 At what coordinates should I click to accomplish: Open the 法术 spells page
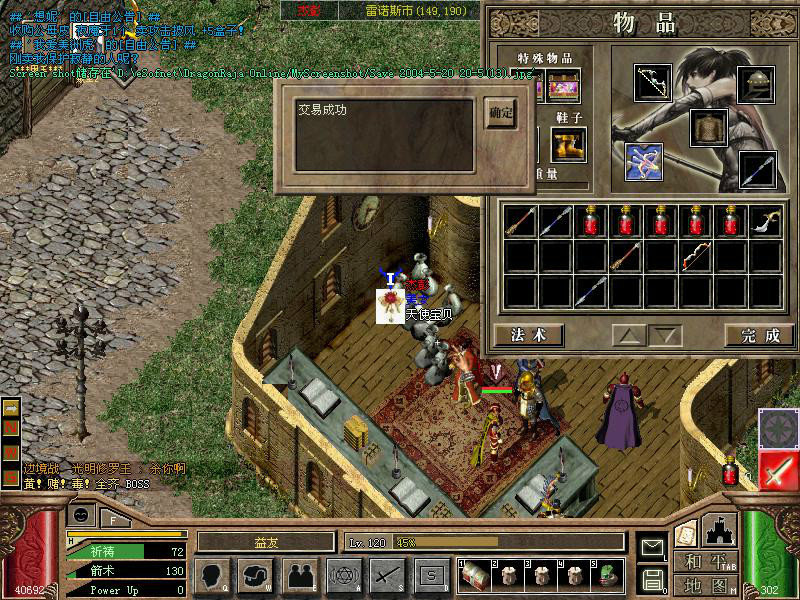click(x=528, y=335)
